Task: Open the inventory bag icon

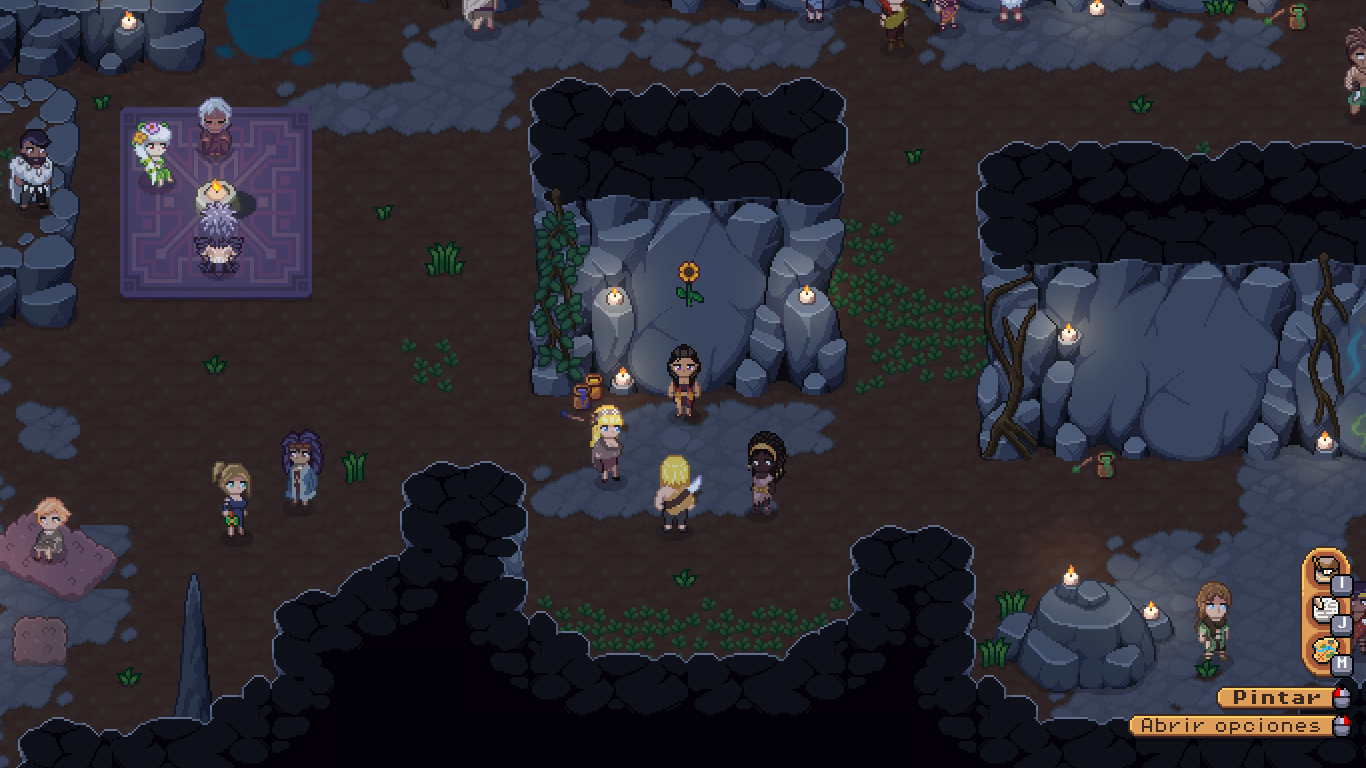Action: (x=1325, y=569)
